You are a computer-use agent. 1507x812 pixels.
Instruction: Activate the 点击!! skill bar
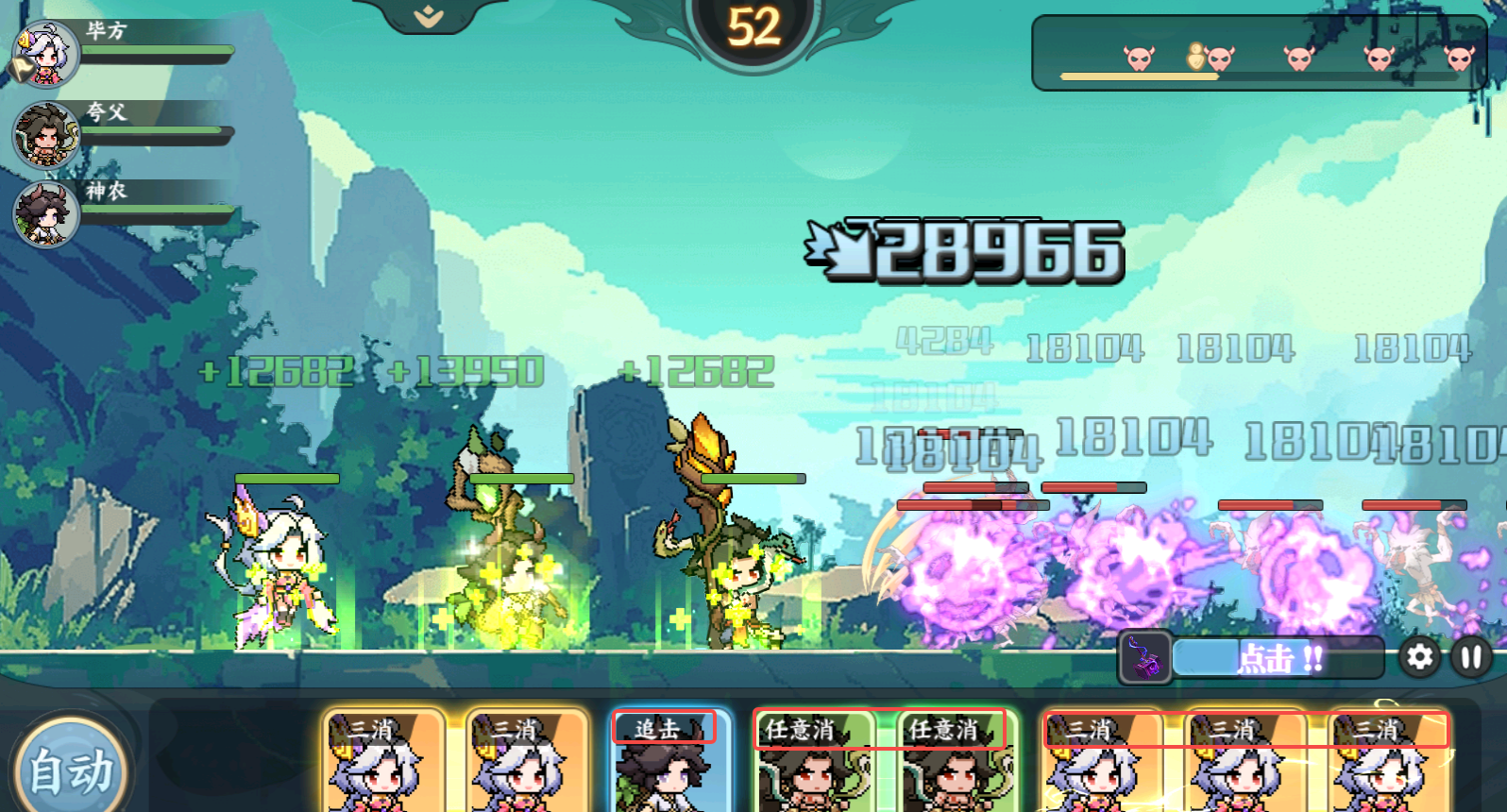coord(1278,658)
